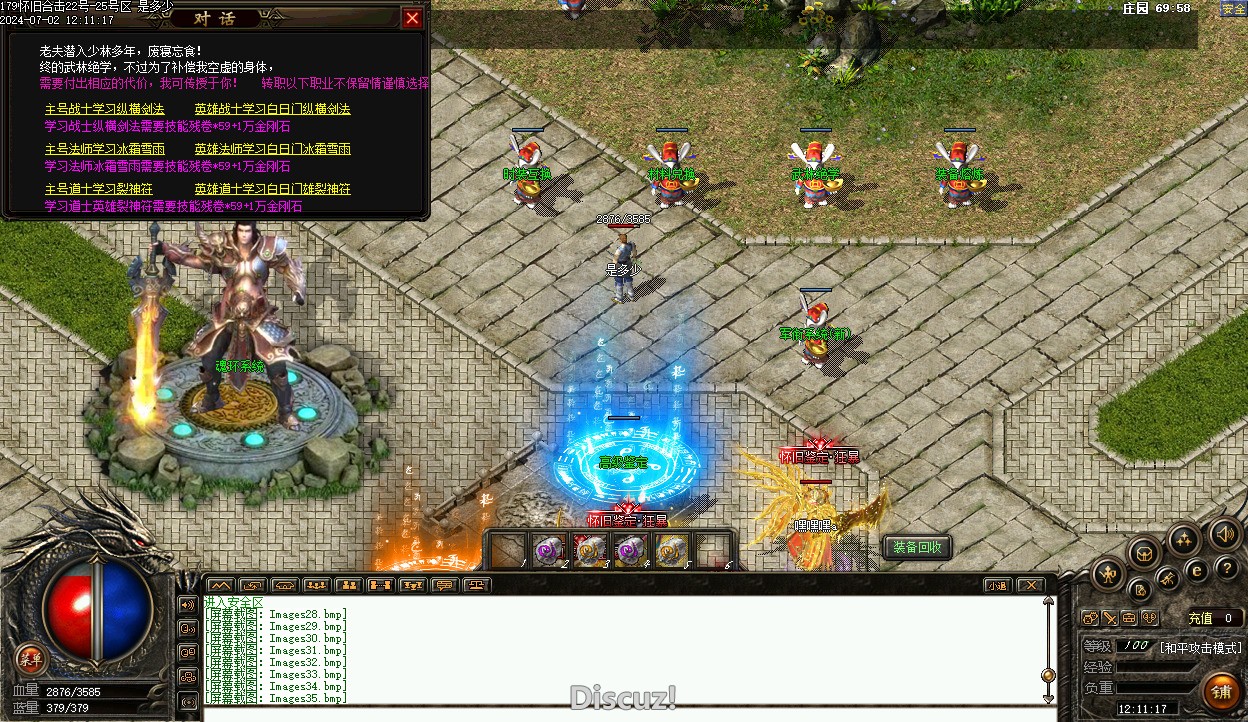Click the 小退 logout button
1248x722 pixels.
(x=997, y=585)
